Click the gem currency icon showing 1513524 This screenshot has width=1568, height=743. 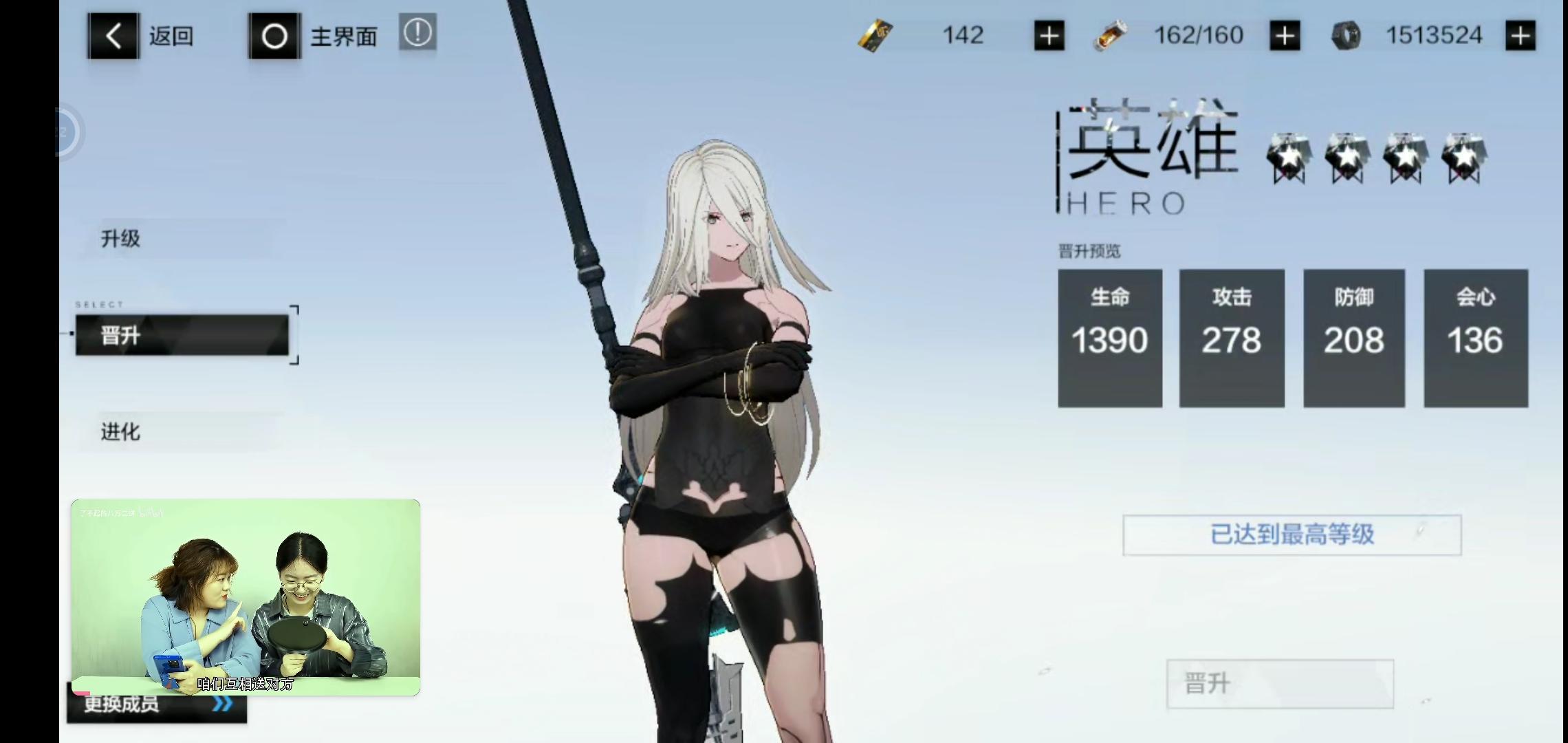[x=1347, y=34]
